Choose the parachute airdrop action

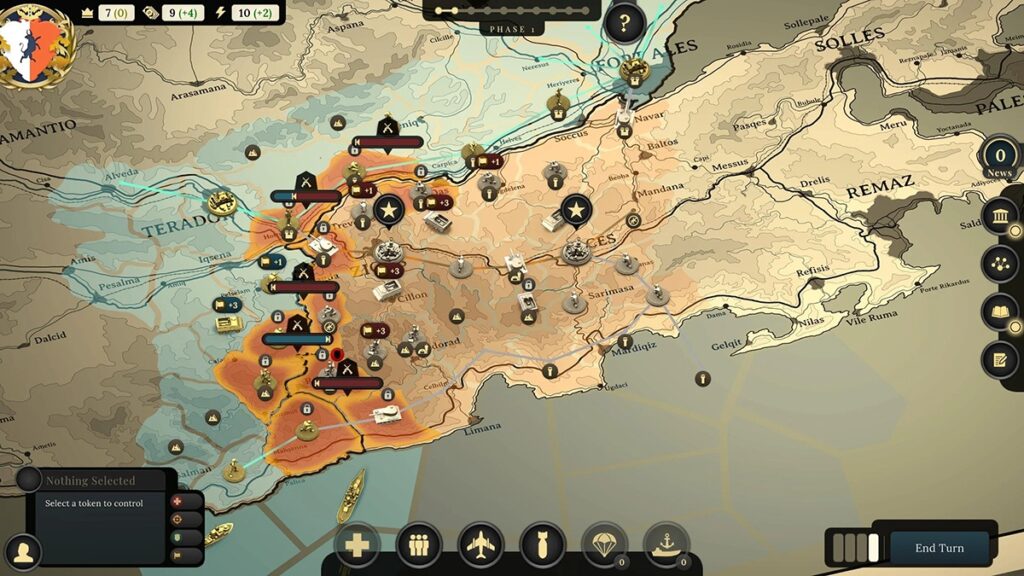click(x=604, y=544)
